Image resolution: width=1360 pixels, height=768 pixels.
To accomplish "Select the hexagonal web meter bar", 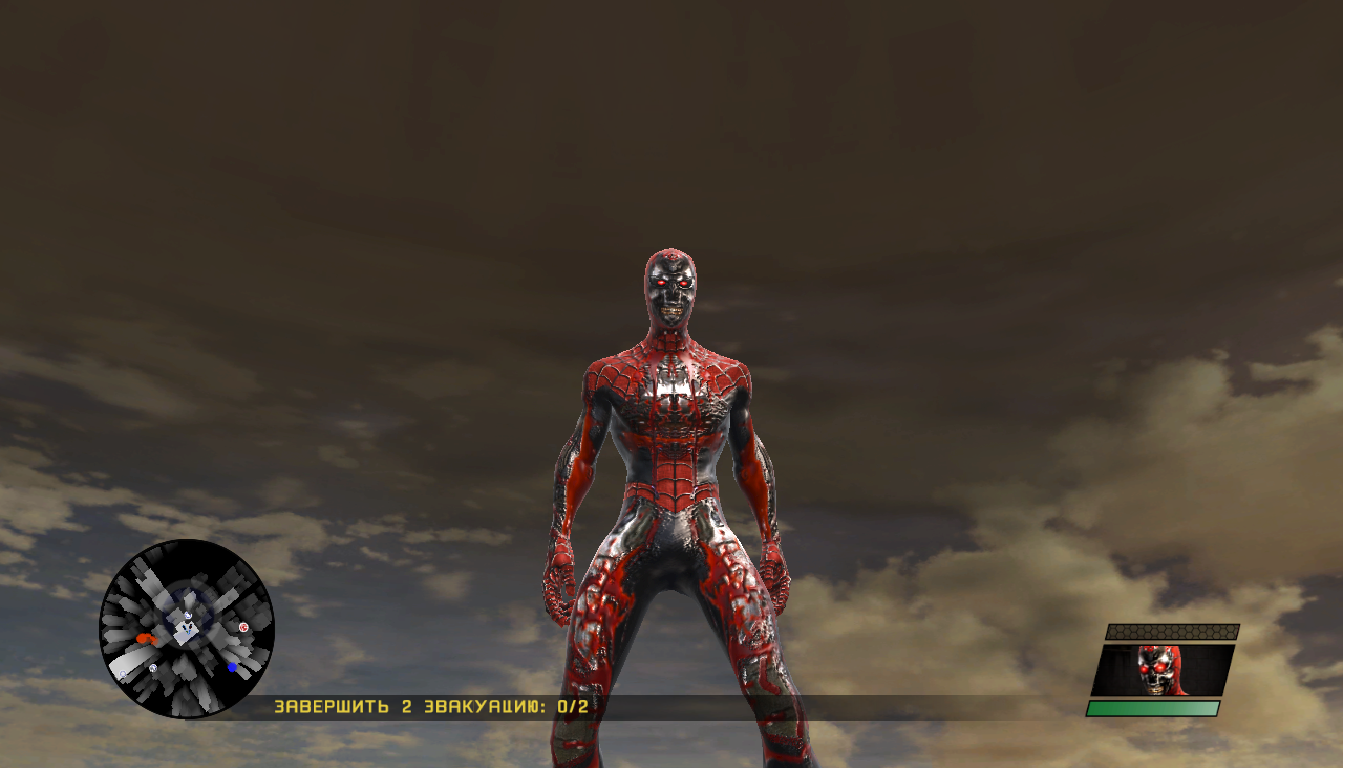I will [x=1168, y=632].
